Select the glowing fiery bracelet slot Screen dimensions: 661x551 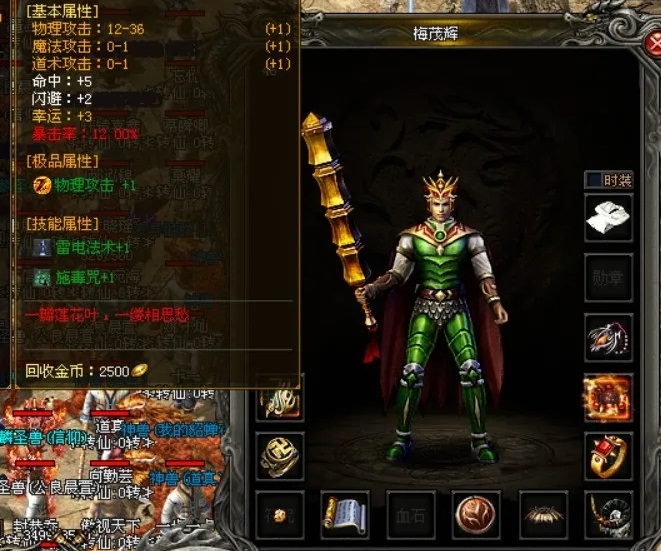tap(609, 397)
